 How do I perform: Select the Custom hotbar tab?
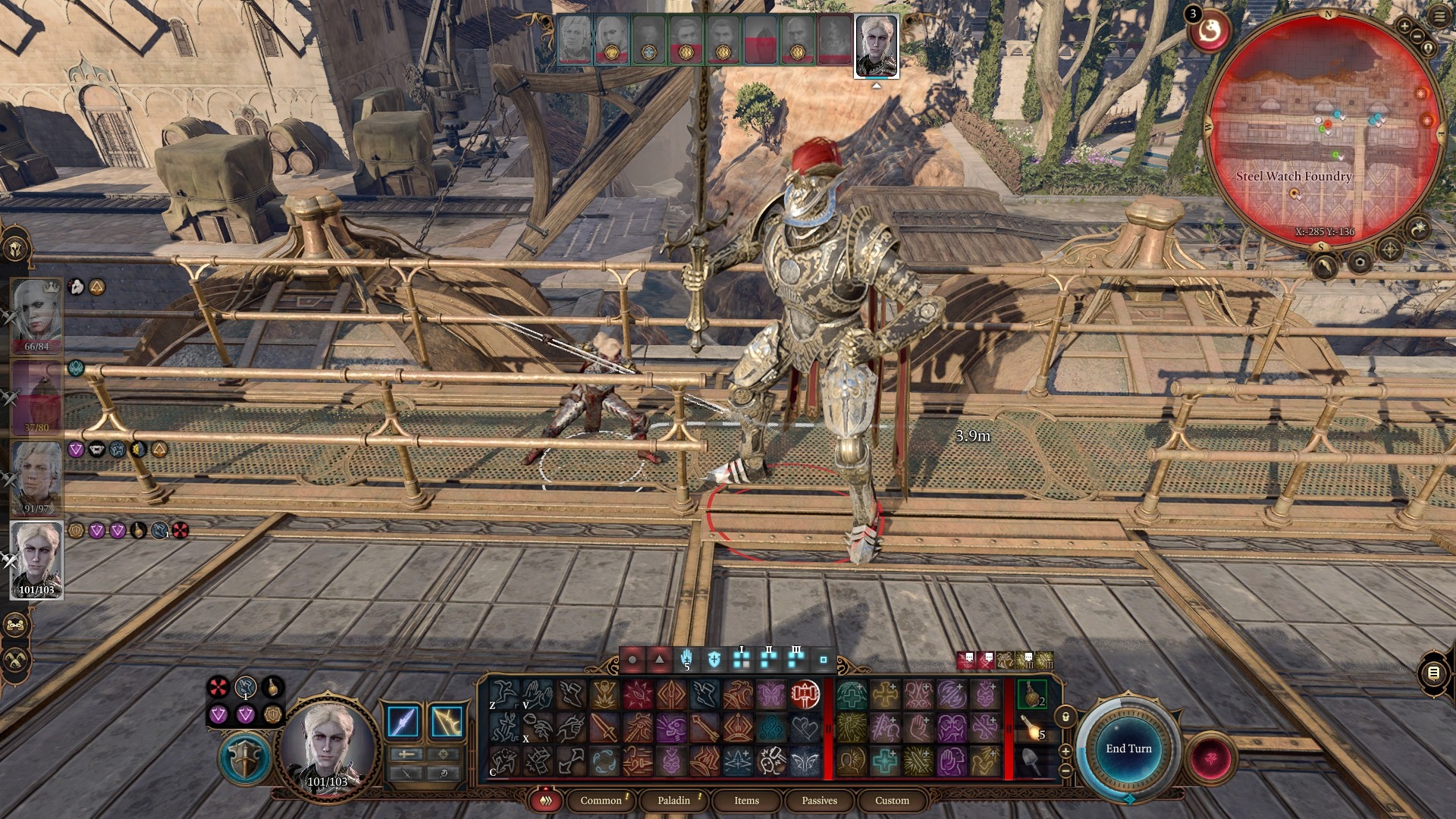pos(892,800)
